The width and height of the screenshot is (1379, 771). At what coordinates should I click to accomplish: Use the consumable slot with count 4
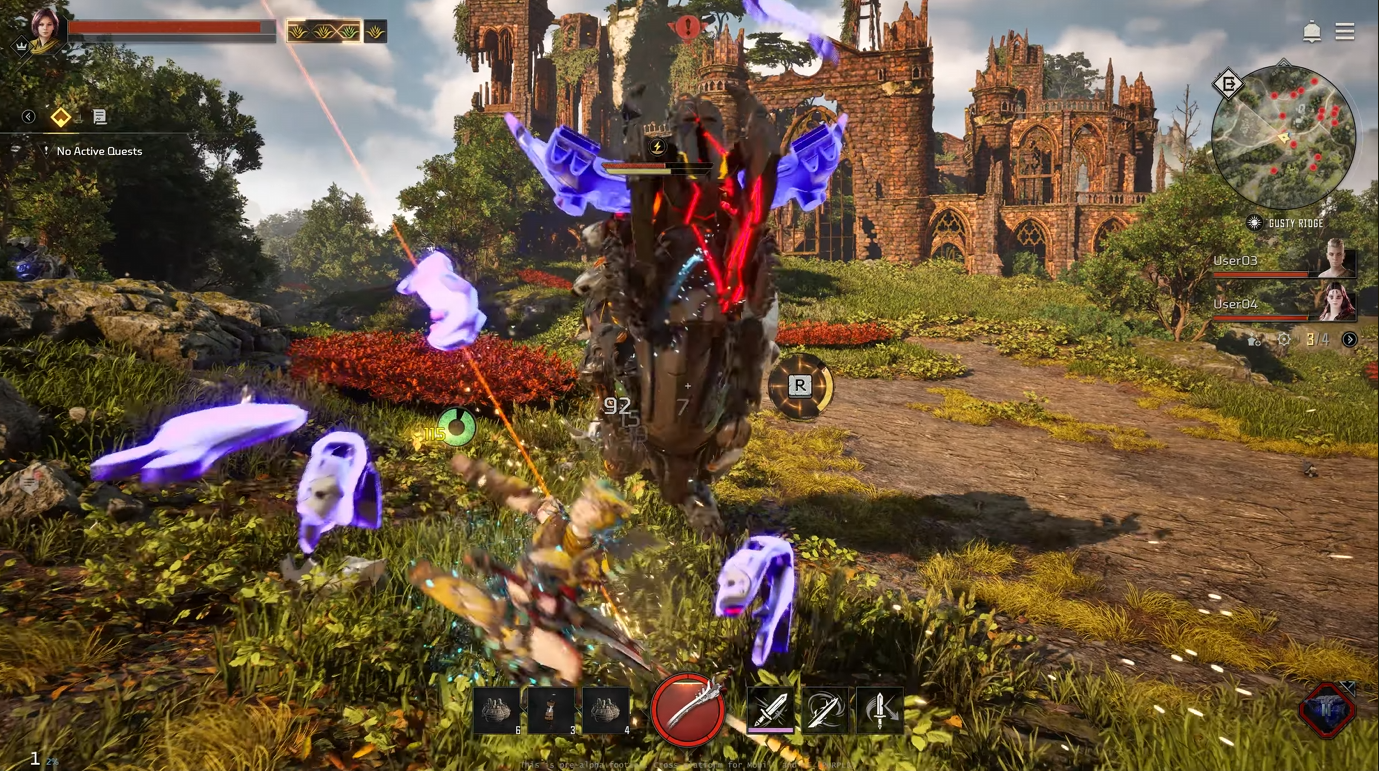[x=606, y=711]
